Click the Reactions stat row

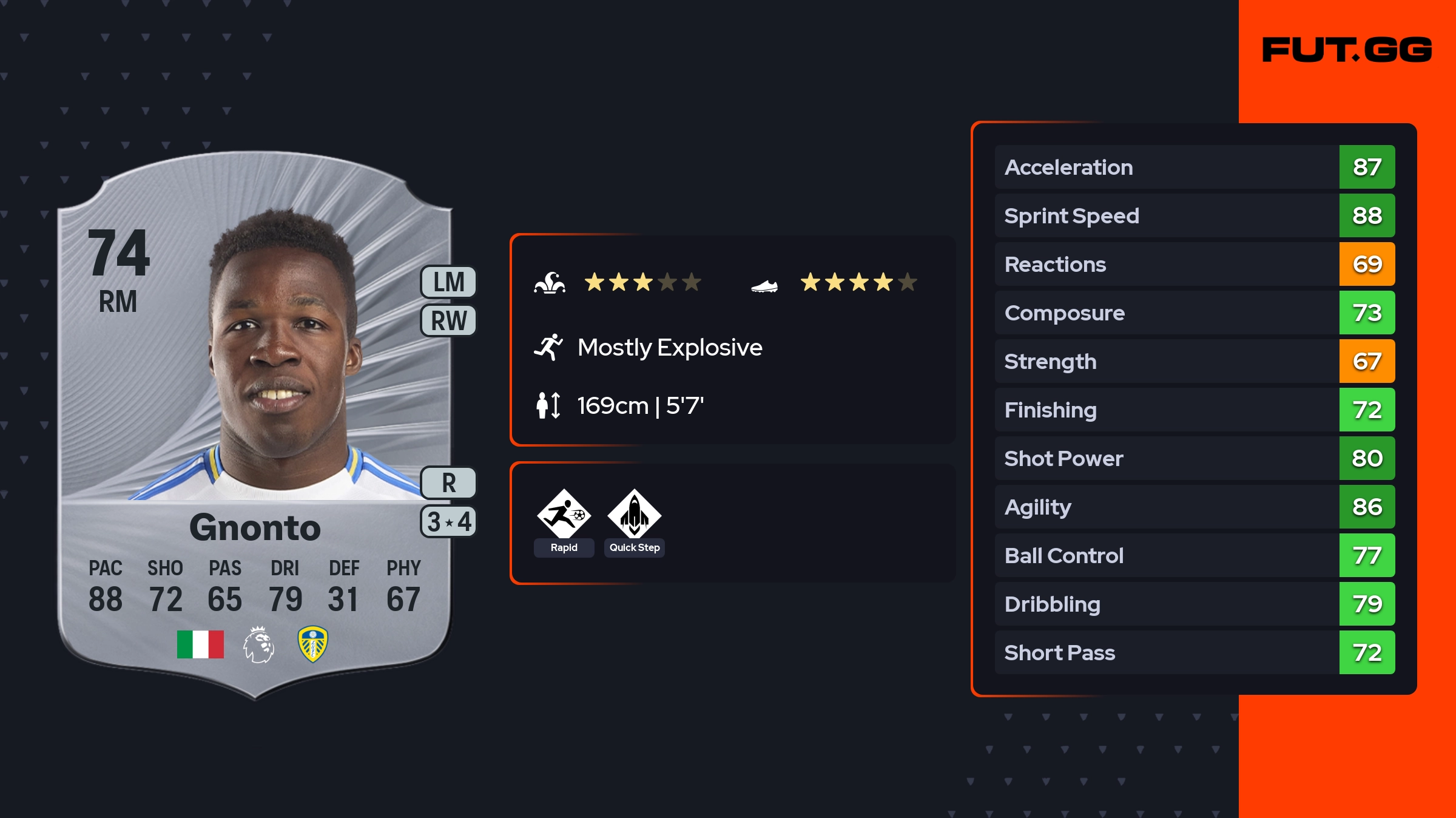(x=1194, y=264)
